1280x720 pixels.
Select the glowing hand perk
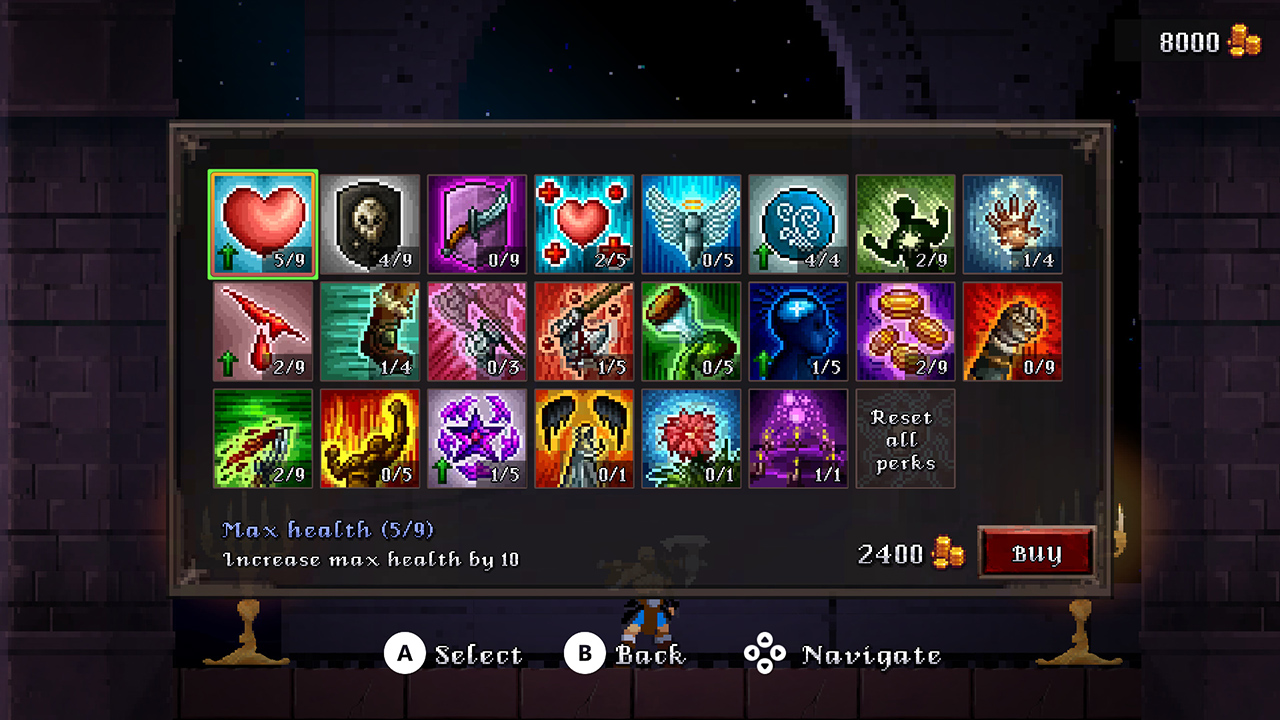[1011, 222]
